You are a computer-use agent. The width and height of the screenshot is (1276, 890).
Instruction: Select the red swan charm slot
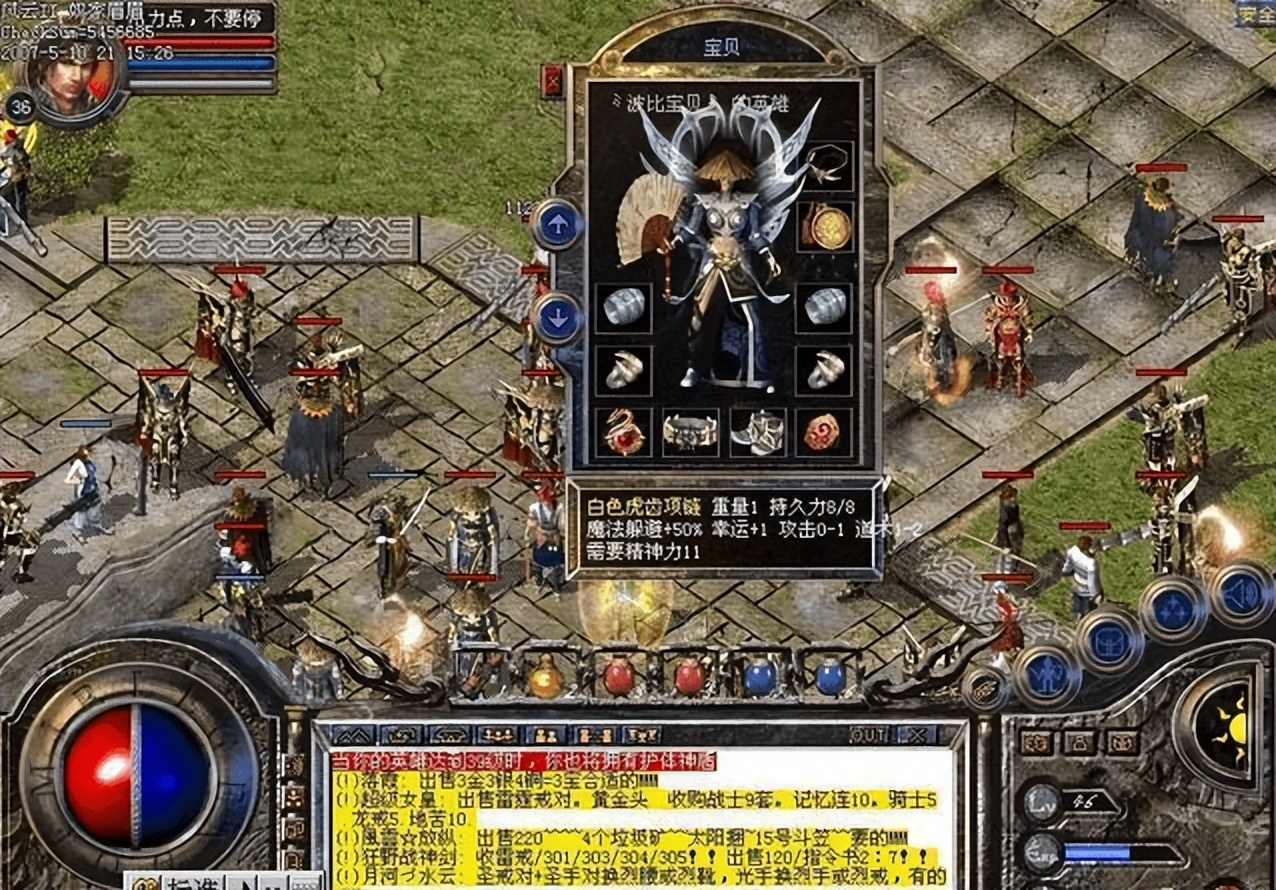pyautogui.click(x=623, y=432)
